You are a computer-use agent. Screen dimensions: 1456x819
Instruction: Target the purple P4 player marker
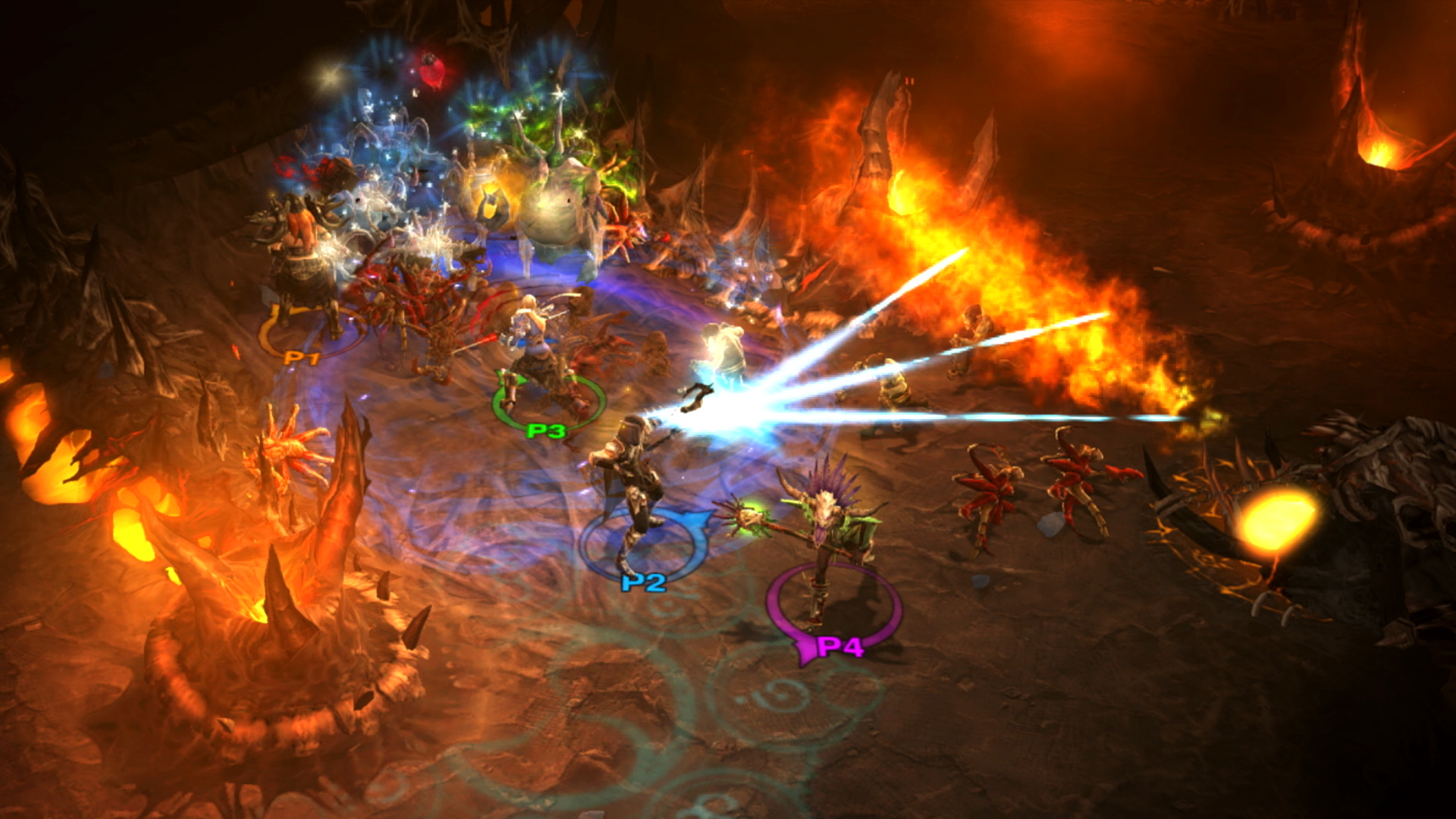coord(840,647)
